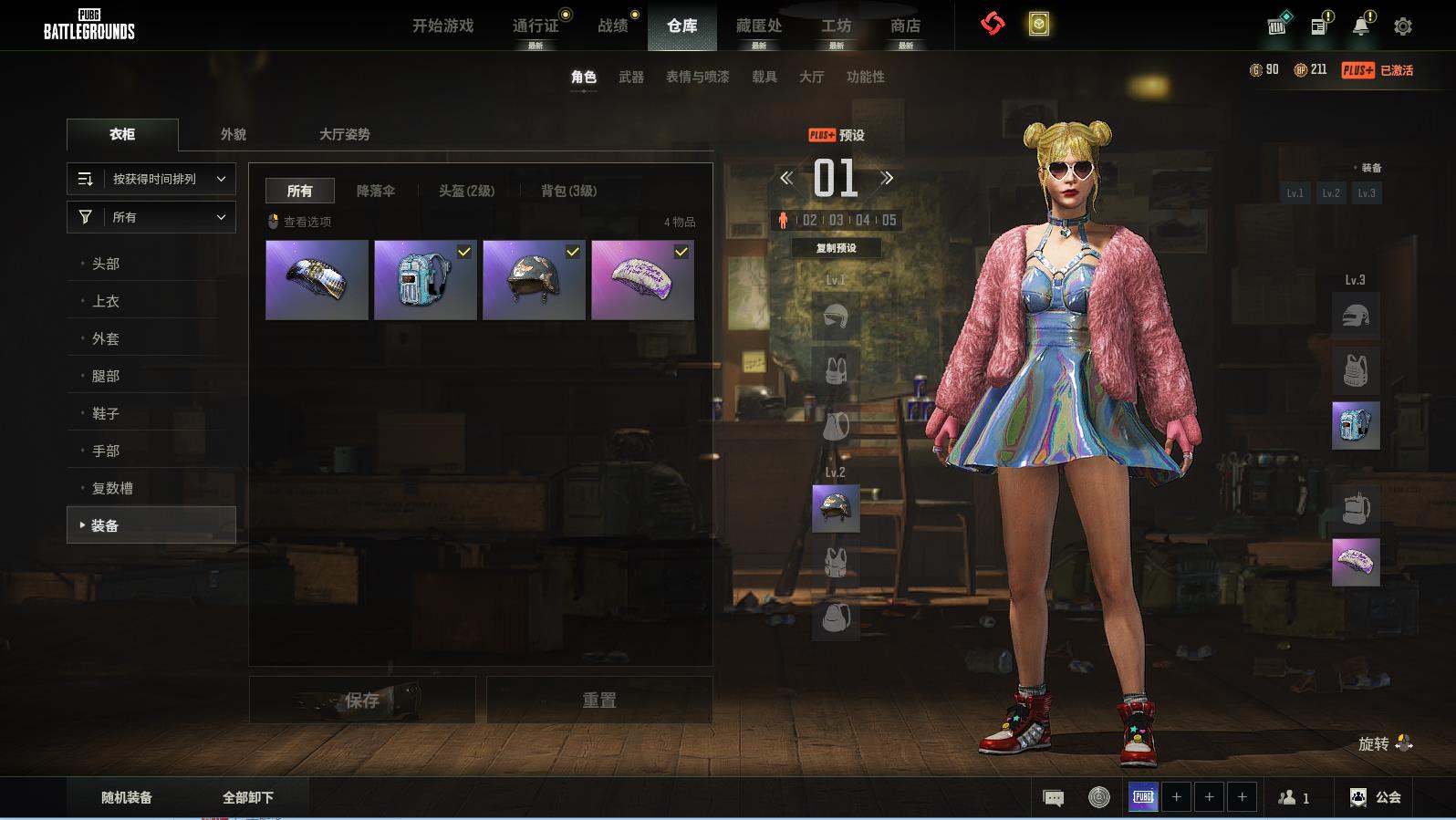Open the 通行证 pass page
This screenshot has width=1456, height=820.
pyautogui.click(x=536, y=26)
